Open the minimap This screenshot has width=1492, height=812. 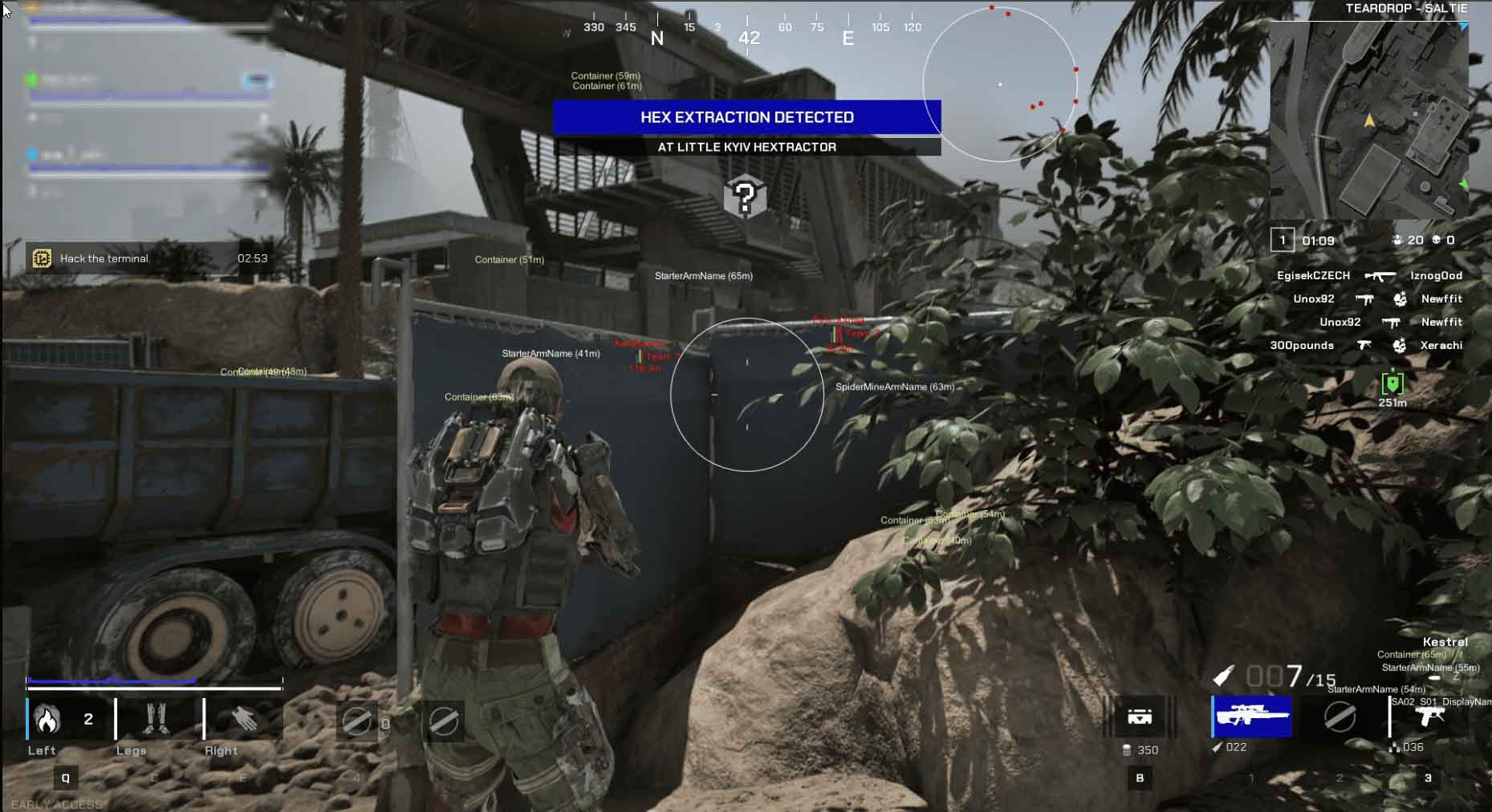[1369, 120]
